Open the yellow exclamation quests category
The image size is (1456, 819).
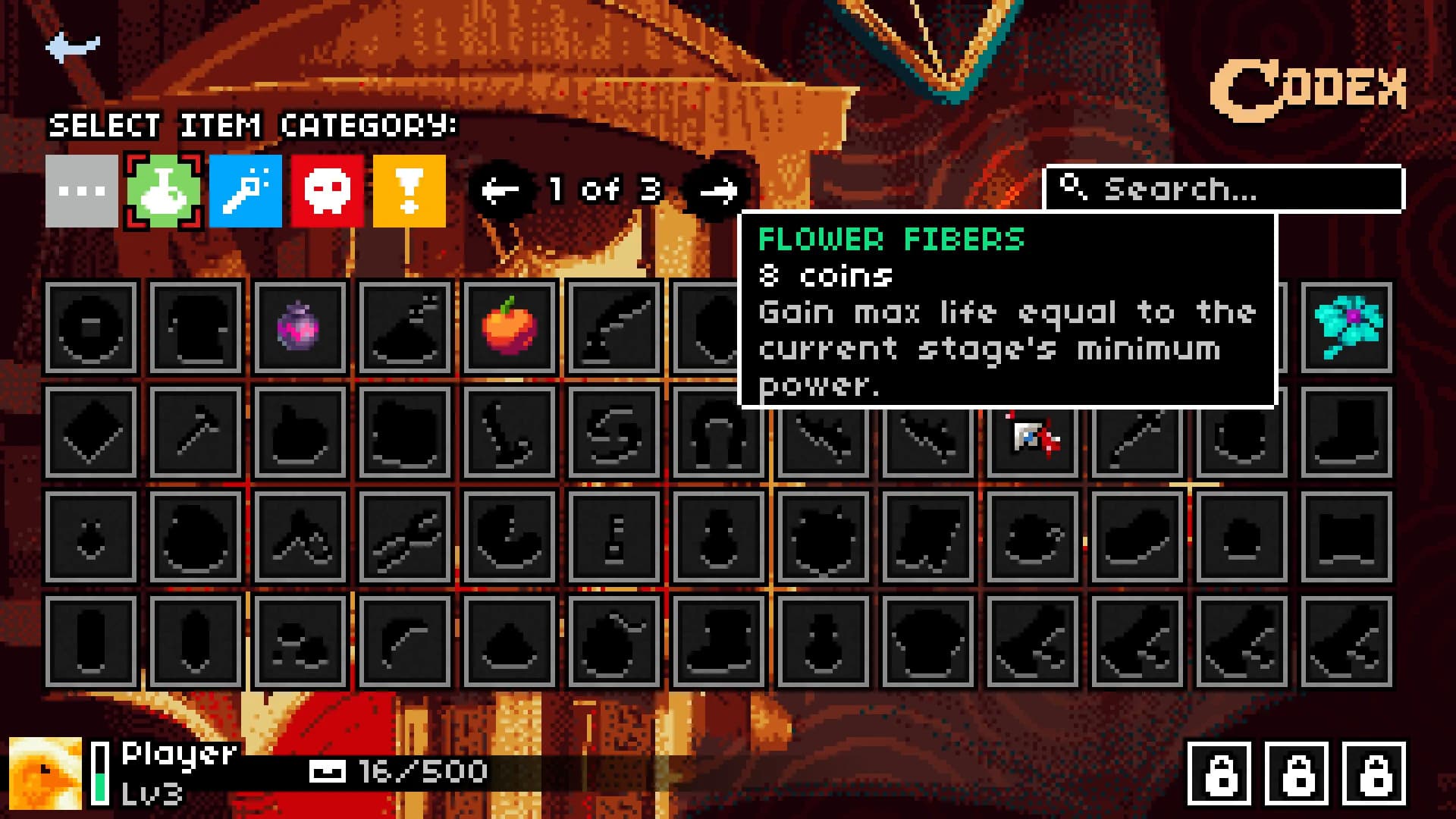[409, 189]
